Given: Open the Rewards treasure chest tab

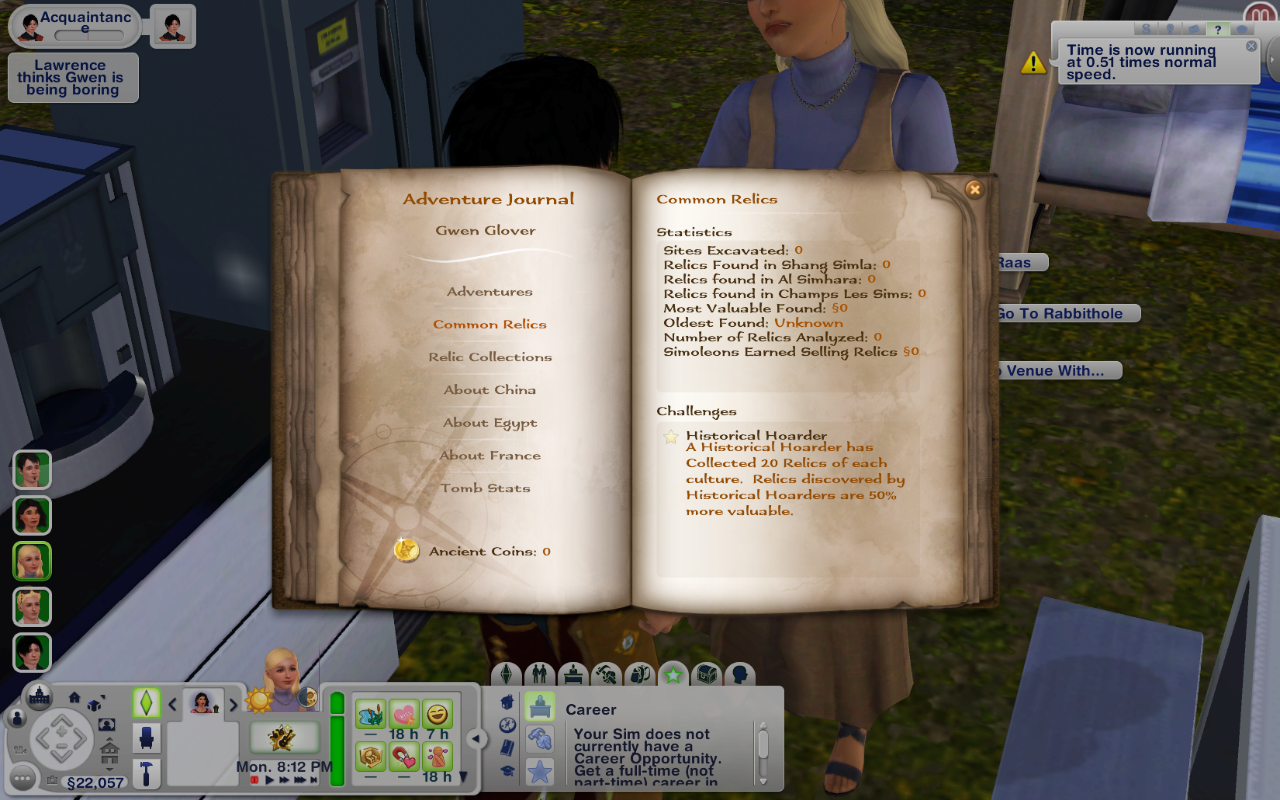Looking at the screenshot, I should [708, 675].
